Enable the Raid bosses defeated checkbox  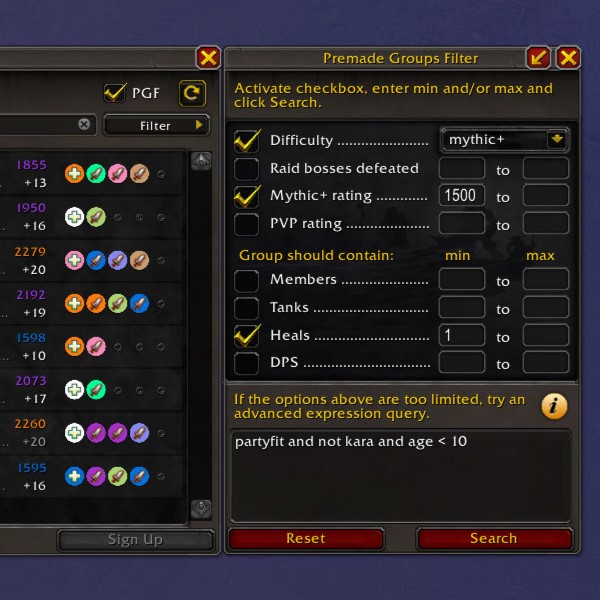(x=246, y=169)
